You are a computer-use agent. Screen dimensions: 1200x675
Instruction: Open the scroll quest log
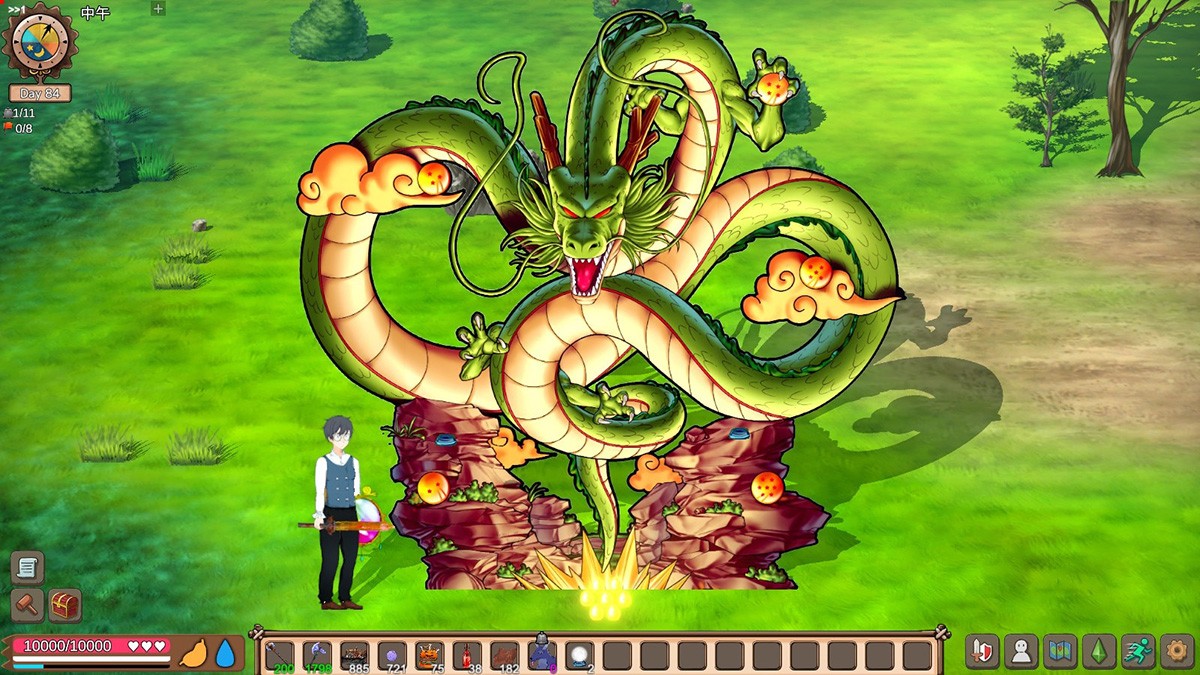point(27,567)
